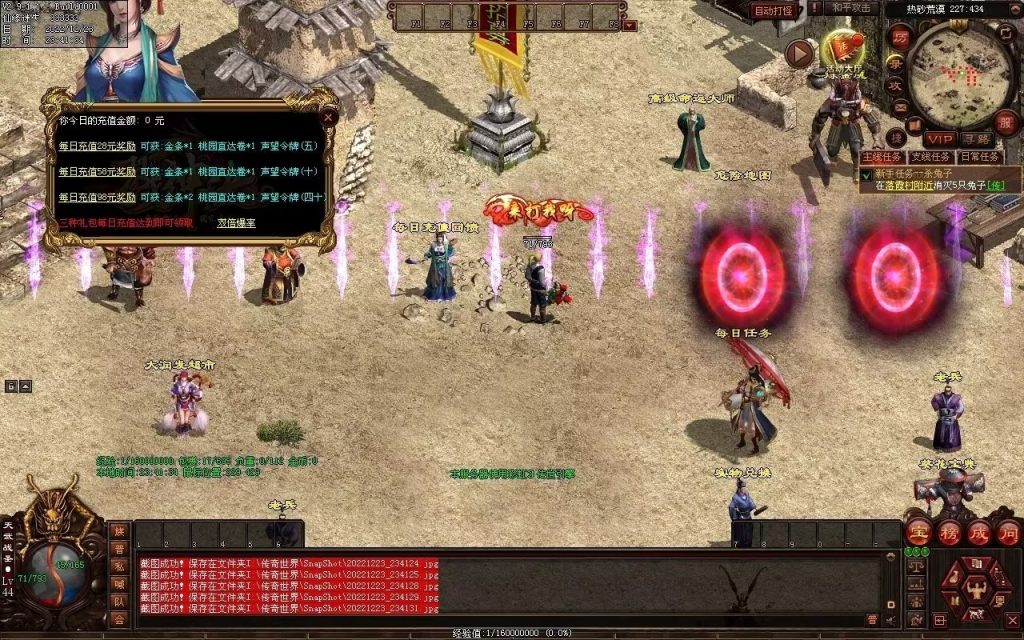The height and width of the screenshot is (640, 1024).
Task: Open the 榜 ranking round button
Action: 949,532
